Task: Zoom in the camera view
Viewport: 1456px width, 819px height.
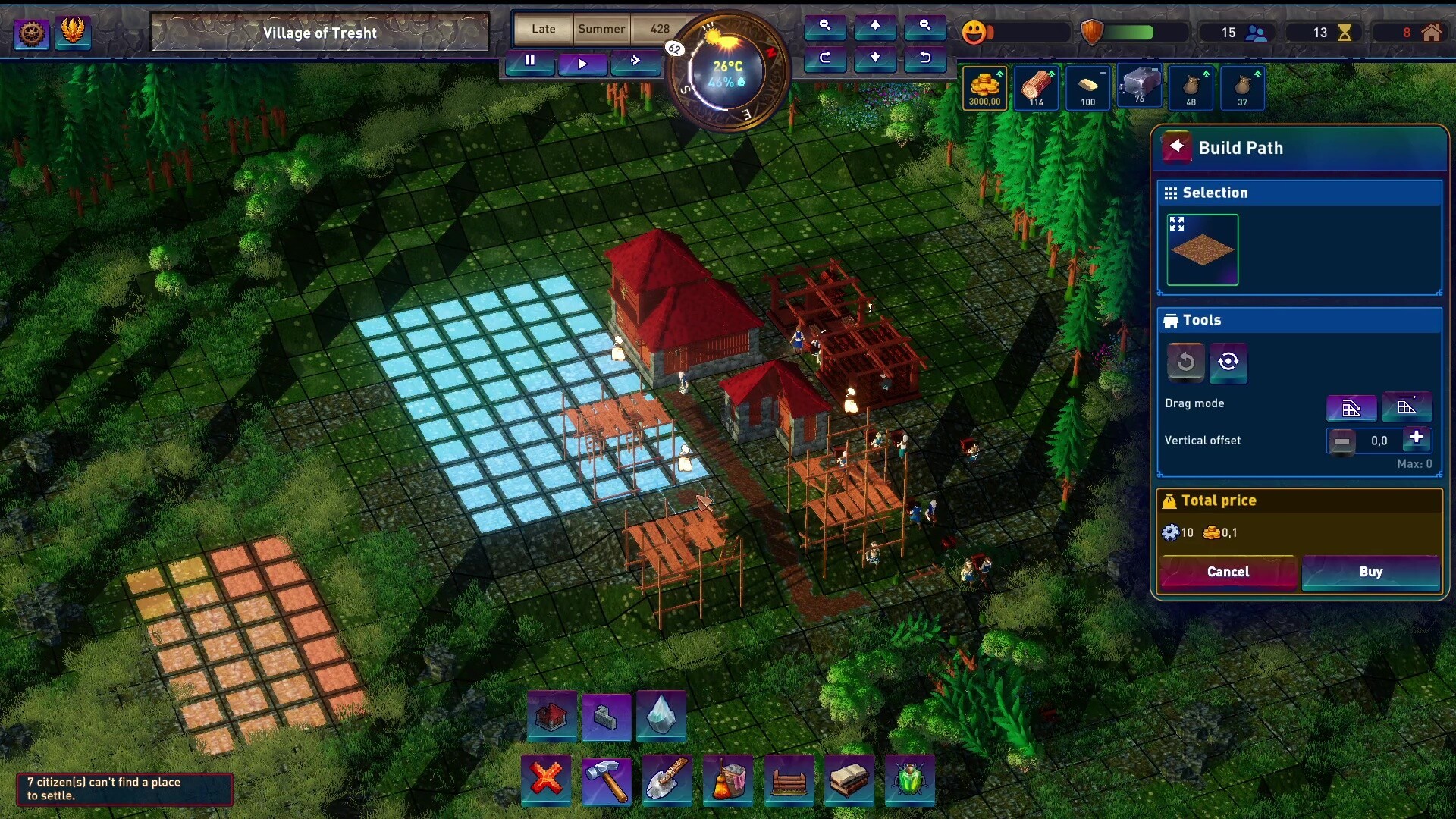Action: coord(825,26)
